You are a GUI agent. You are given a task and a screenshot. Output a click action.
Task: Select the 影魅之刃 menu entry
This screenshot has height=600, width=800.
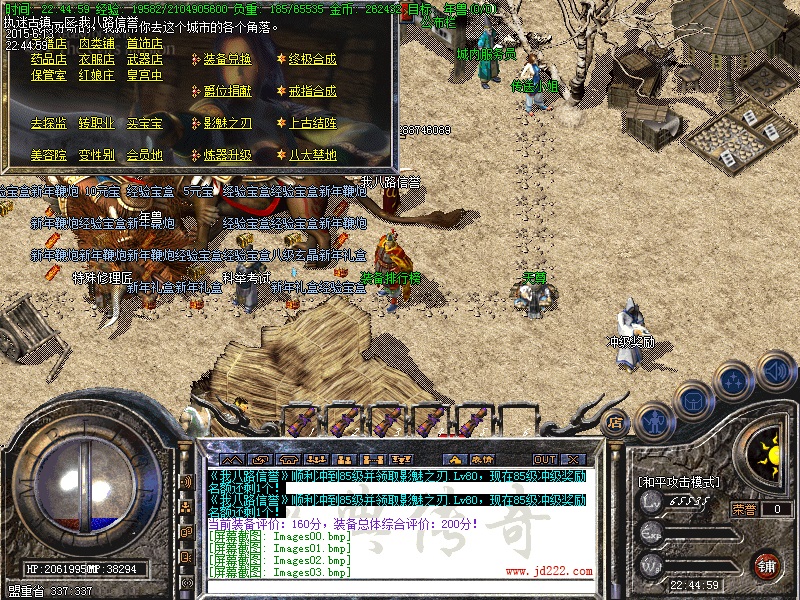click(x=227, y=123)
